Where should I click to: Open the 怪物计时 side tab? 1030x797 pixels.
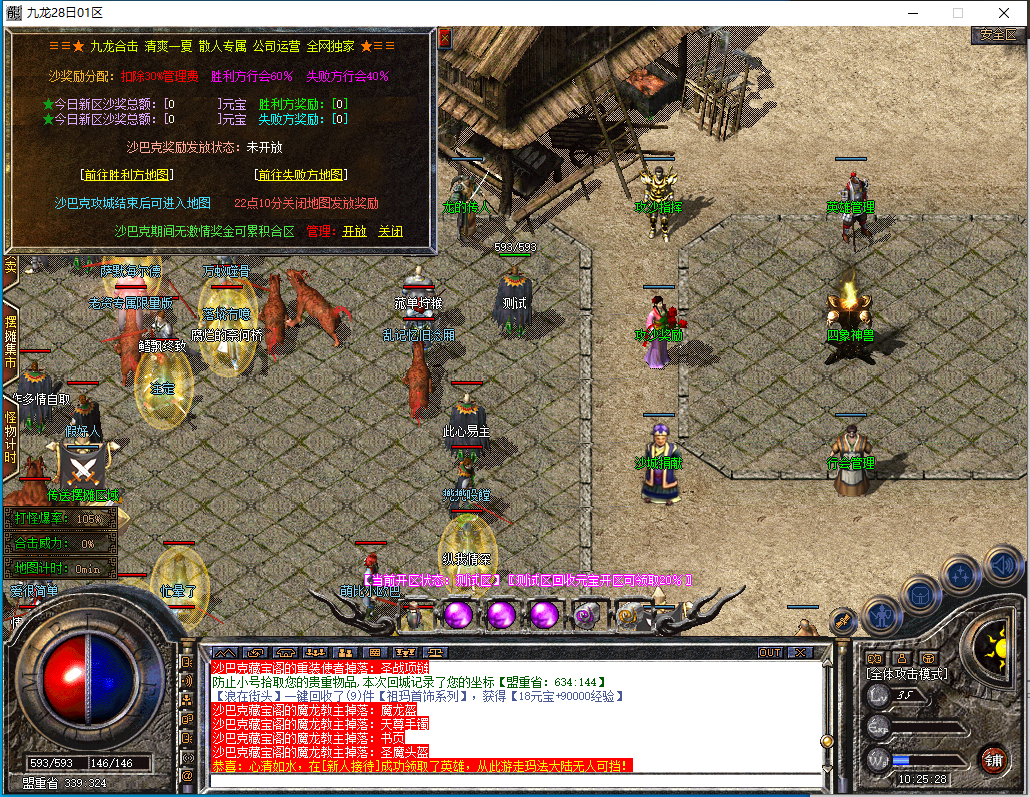11,435
